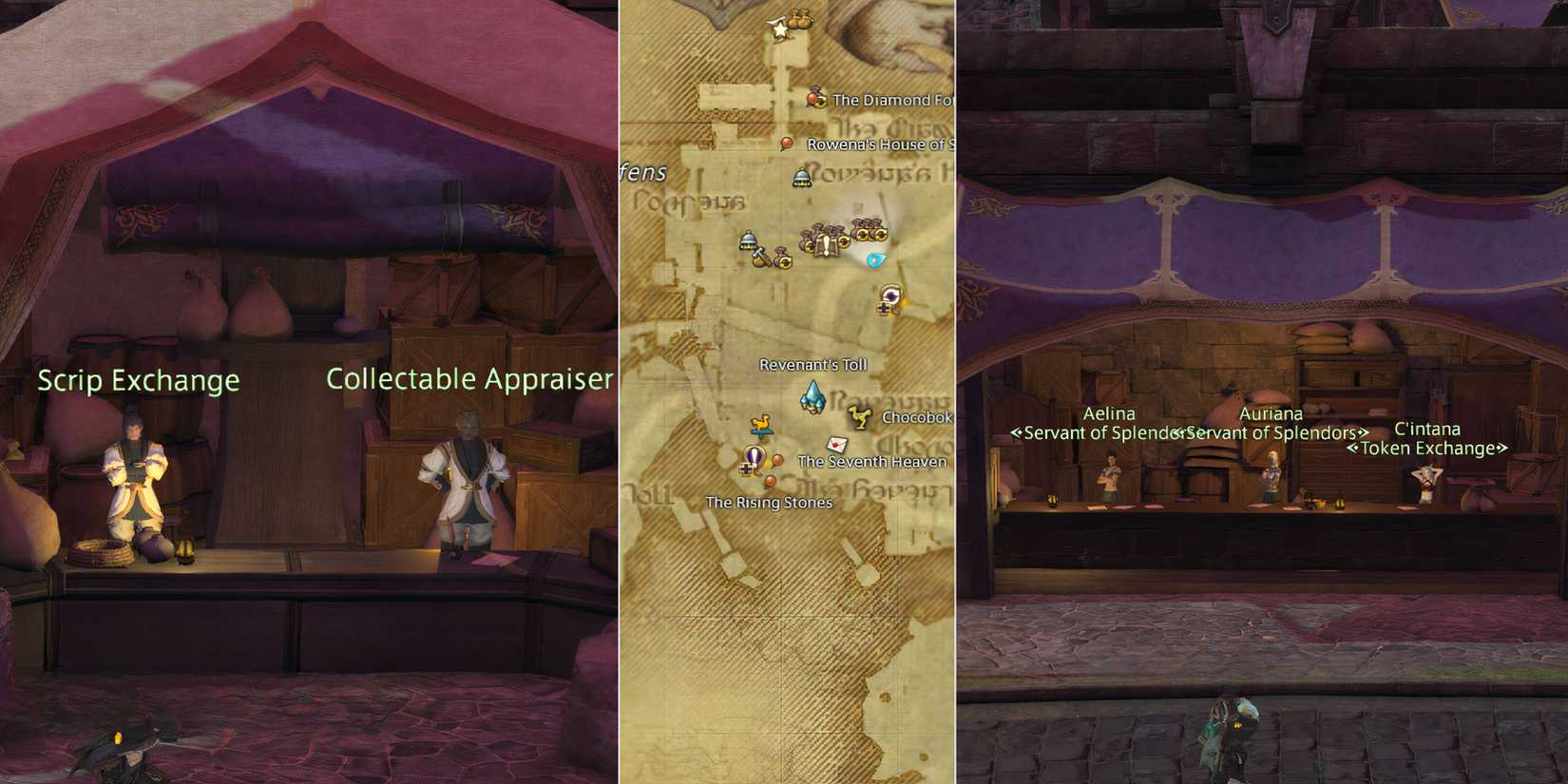Click the red pin marker for Rowena's House
The image size is (1568, 784).
tap(786, 141)
